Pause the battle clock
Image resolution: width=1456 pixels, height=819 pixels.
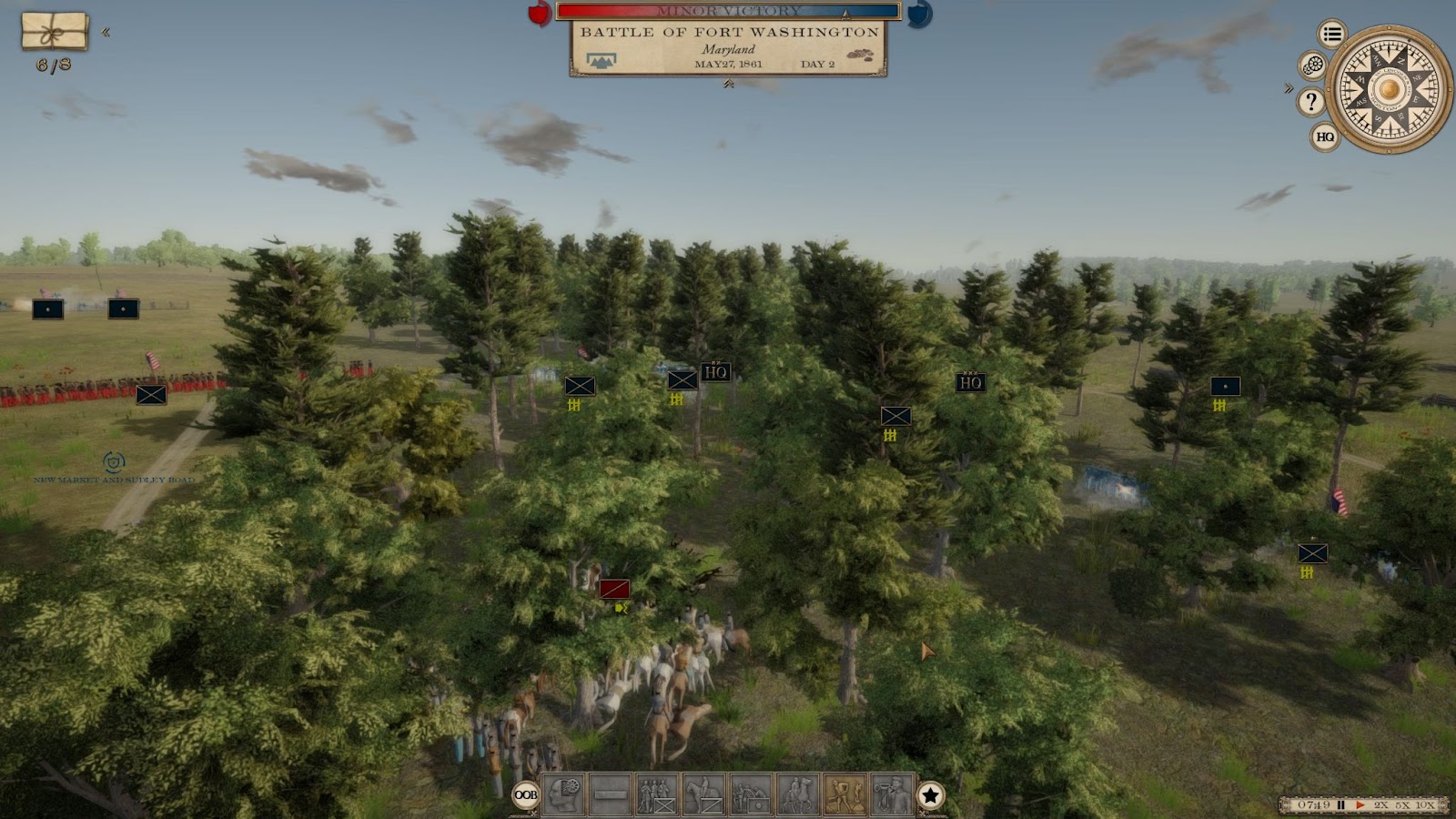[1340, 805]
